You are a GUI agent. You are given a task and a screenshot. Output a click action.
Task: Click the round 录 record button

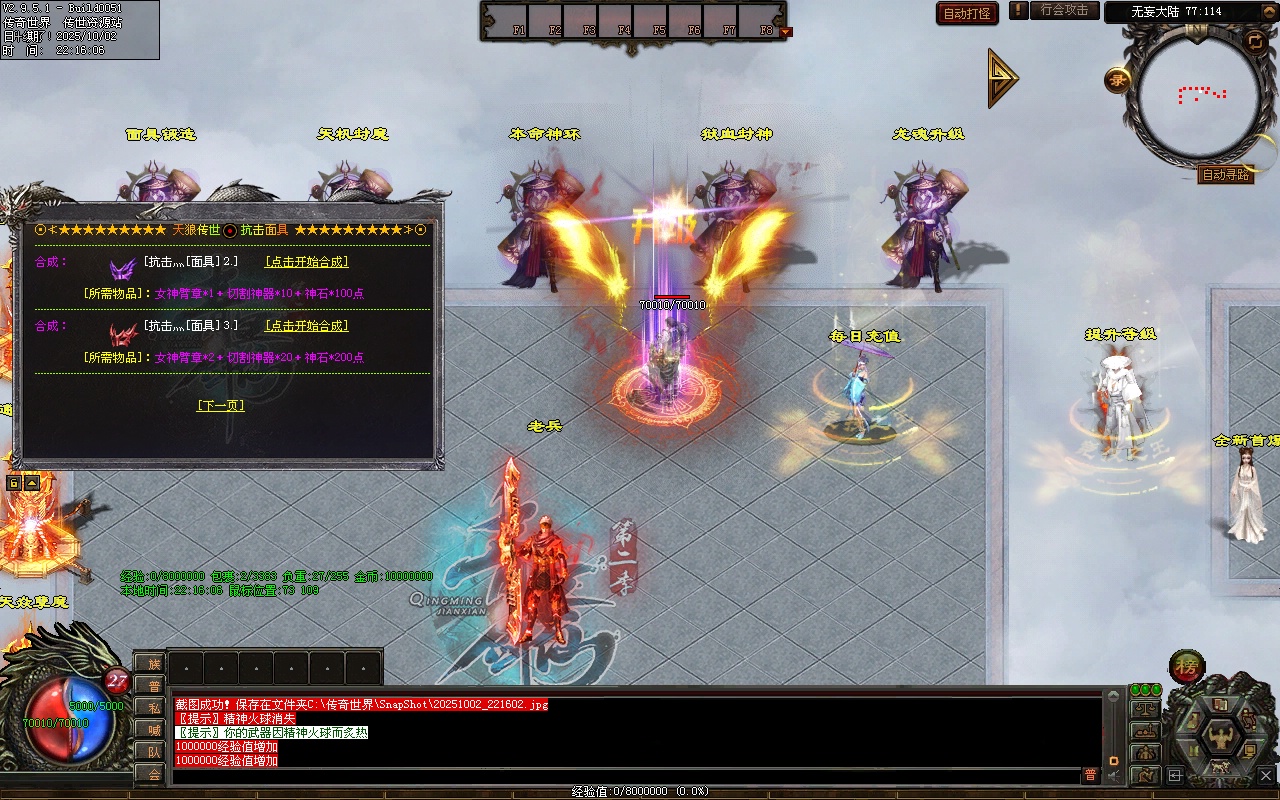pos(1118,80)
